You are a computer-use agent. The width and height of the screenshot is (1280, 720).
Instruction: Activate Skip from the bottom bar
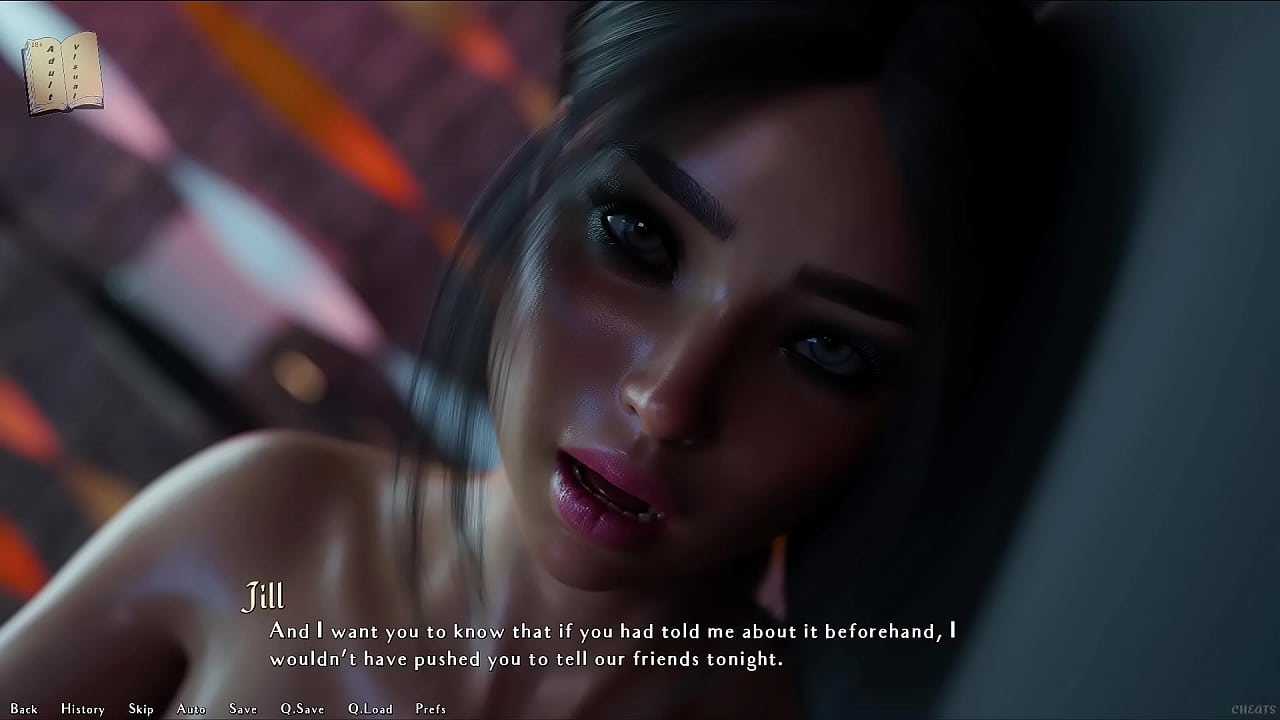point(140,708)
